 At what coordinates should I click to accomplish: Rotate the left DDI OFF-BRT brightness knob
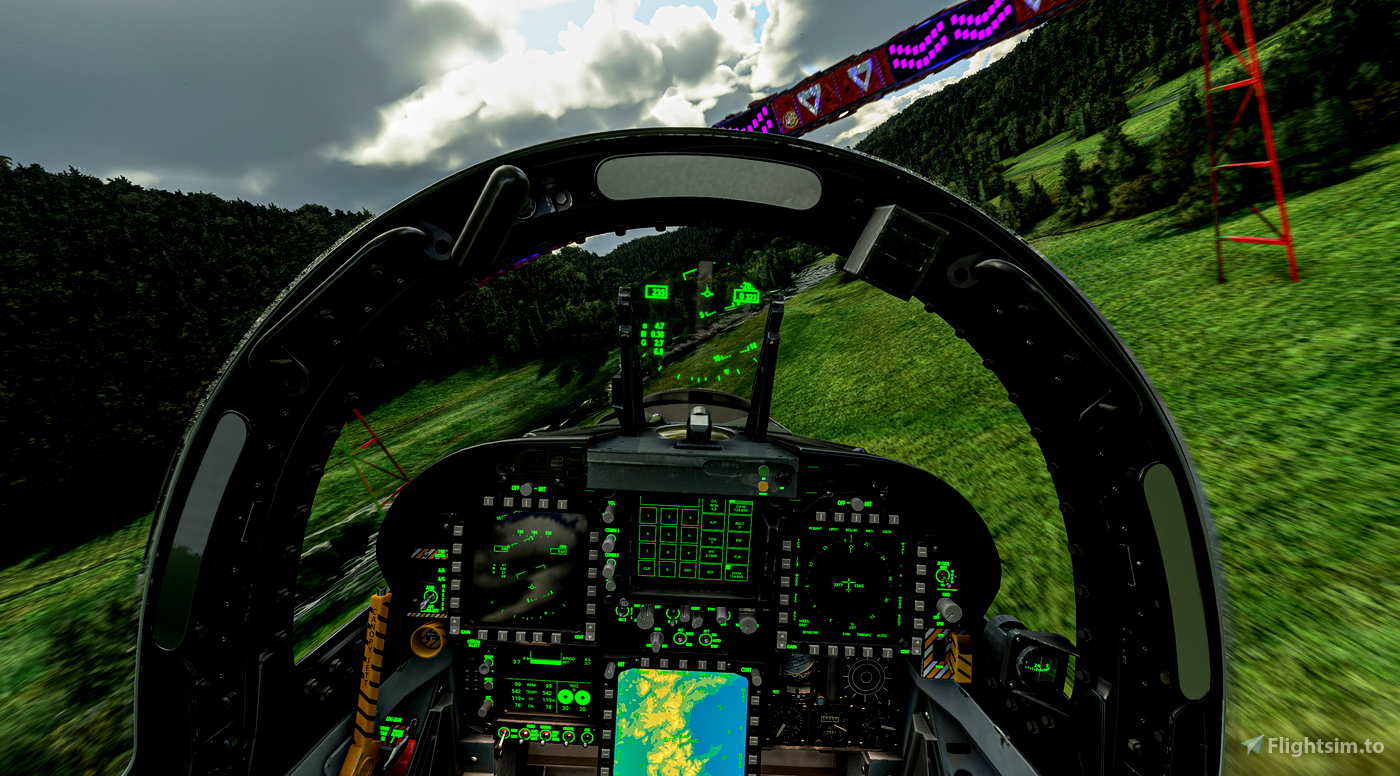point(525,489)
